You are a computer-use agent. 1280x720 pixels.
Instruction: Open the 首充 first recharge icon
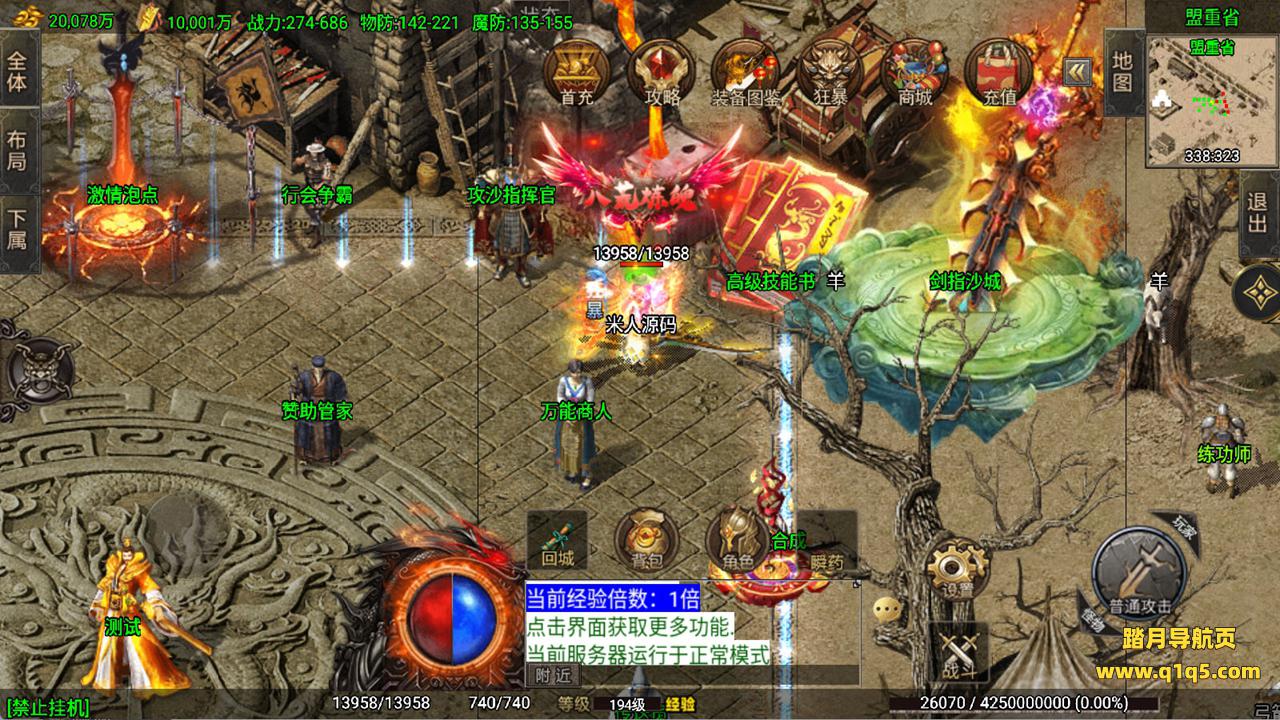(x=576, y=70)
